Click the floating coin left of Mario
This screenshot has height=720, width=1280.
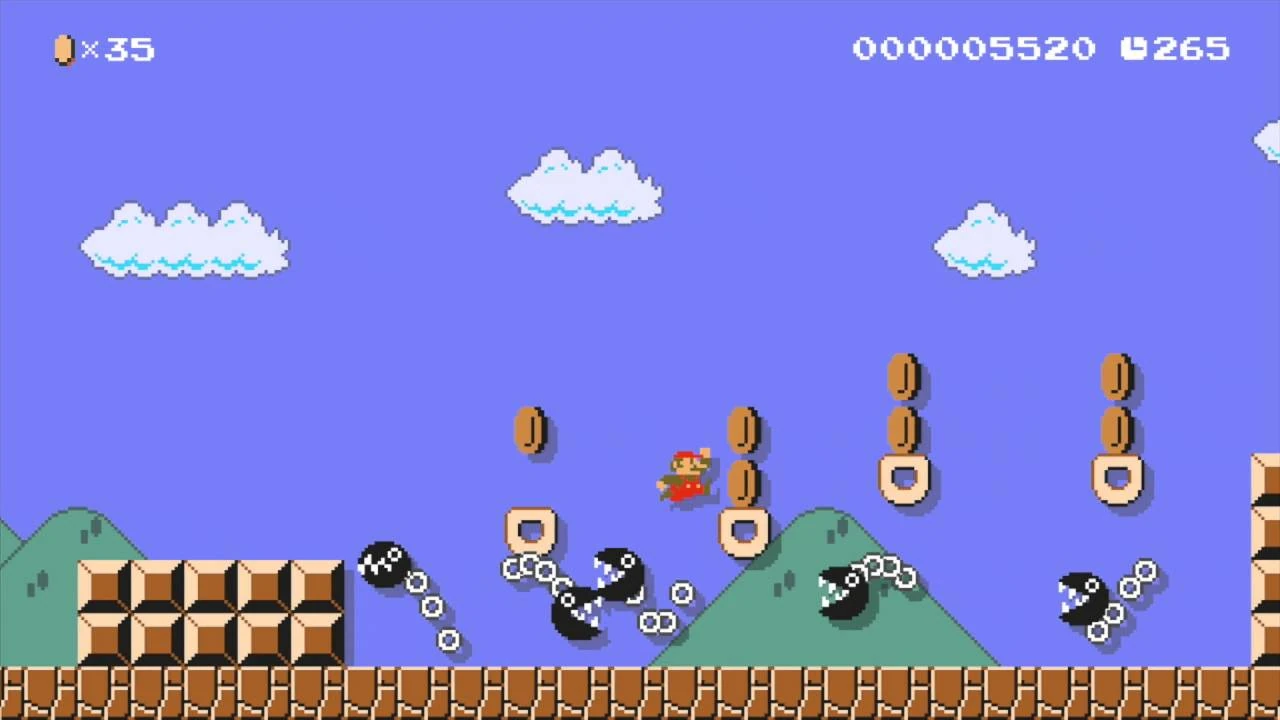click(530, 430)
